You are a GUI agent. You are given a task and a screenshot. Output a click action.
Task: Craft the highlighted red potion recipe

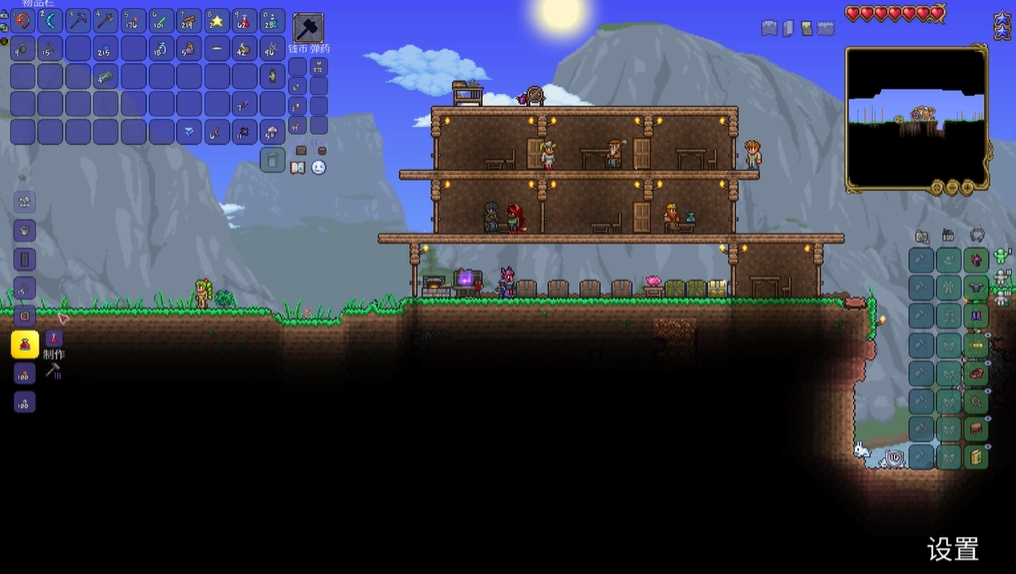pos(25,345)
